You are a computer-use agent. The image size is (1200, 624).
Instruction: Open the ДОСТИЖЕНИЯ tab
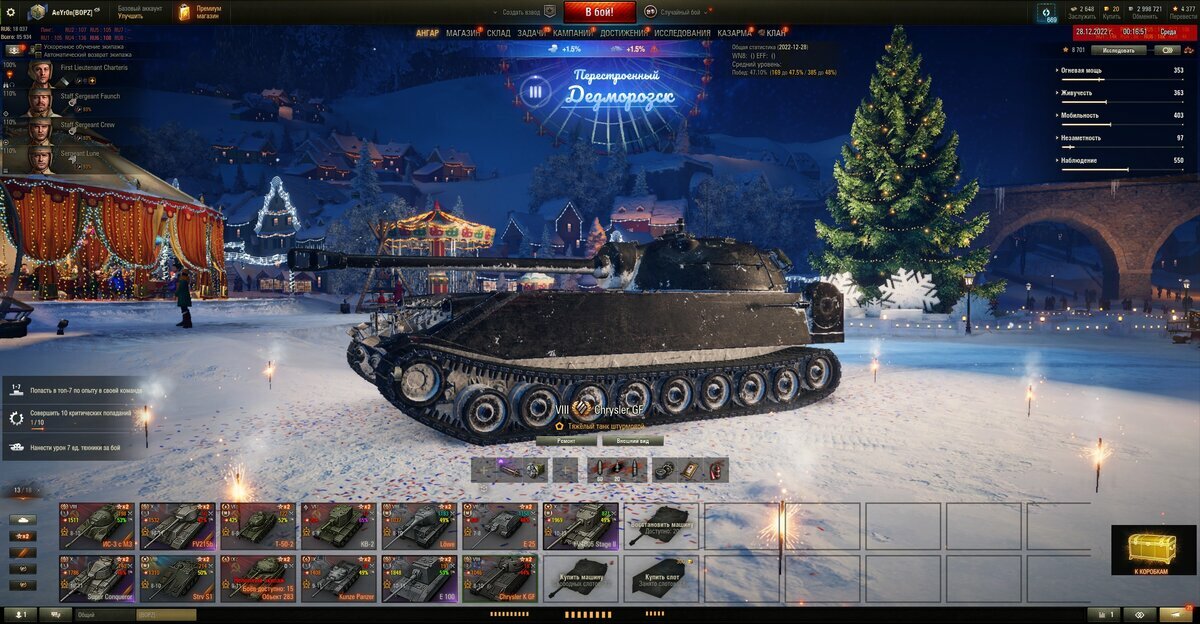pyautogui.click(x=623, y=33)
